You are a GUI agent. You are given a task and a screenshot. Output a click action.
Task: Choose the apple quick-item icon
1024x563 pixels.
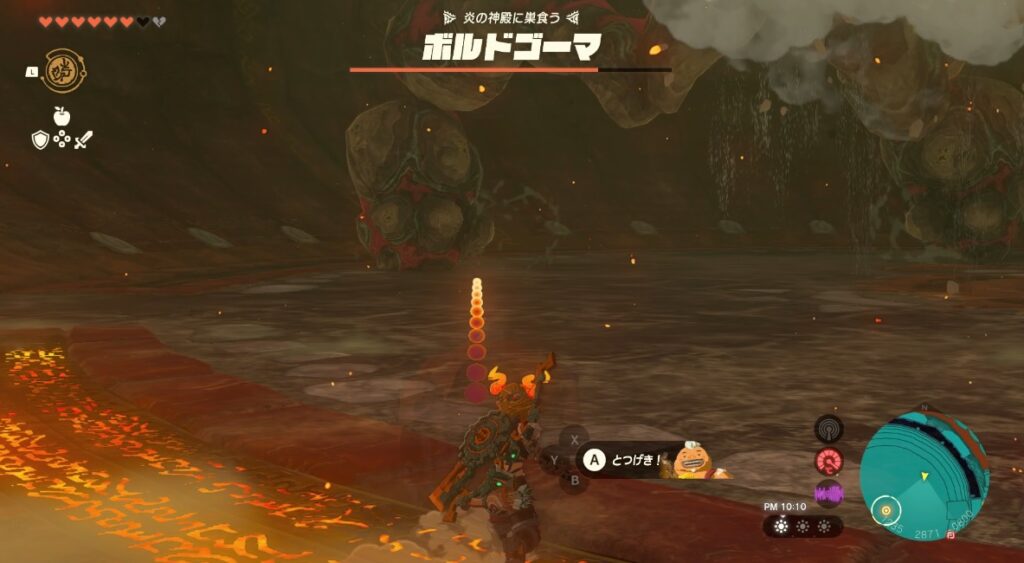click(x=61, y=116)
